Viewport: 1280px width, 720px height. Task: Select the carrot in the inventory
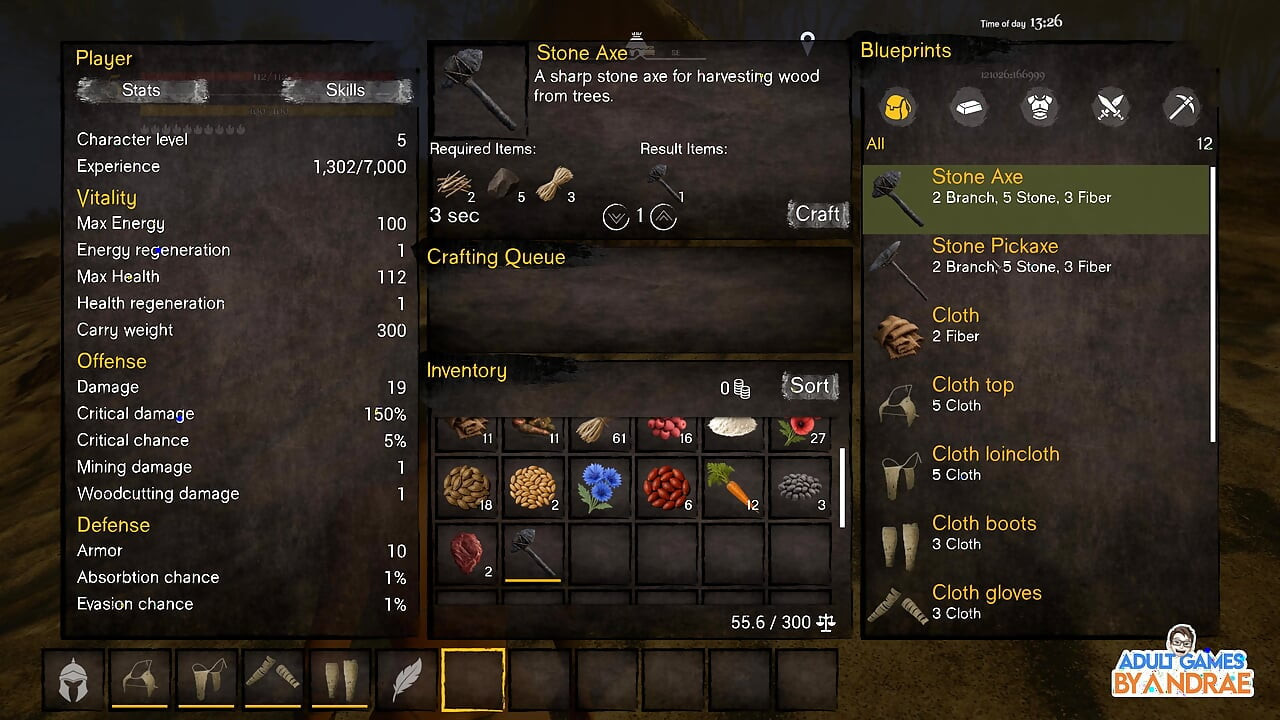coord(734,487)
